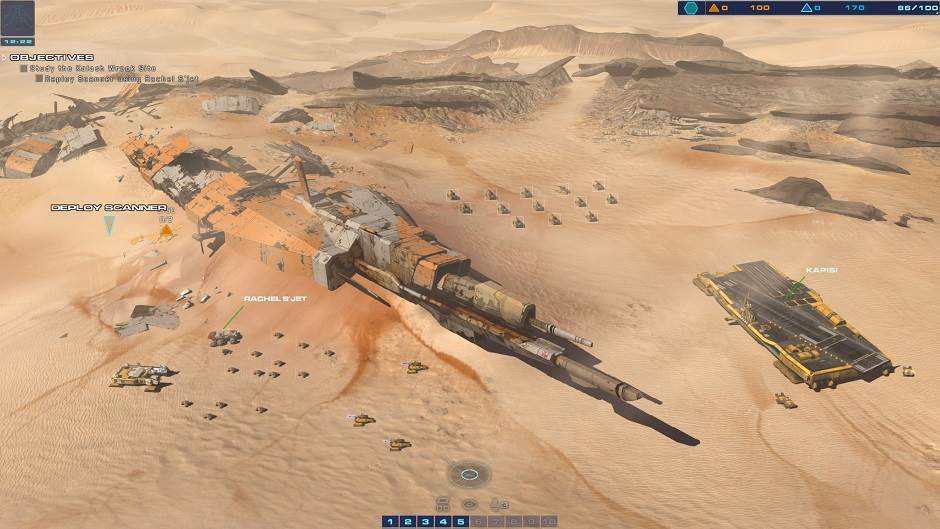The image size is (940, 529).
Task: Select control group 3
Action: 425,521
